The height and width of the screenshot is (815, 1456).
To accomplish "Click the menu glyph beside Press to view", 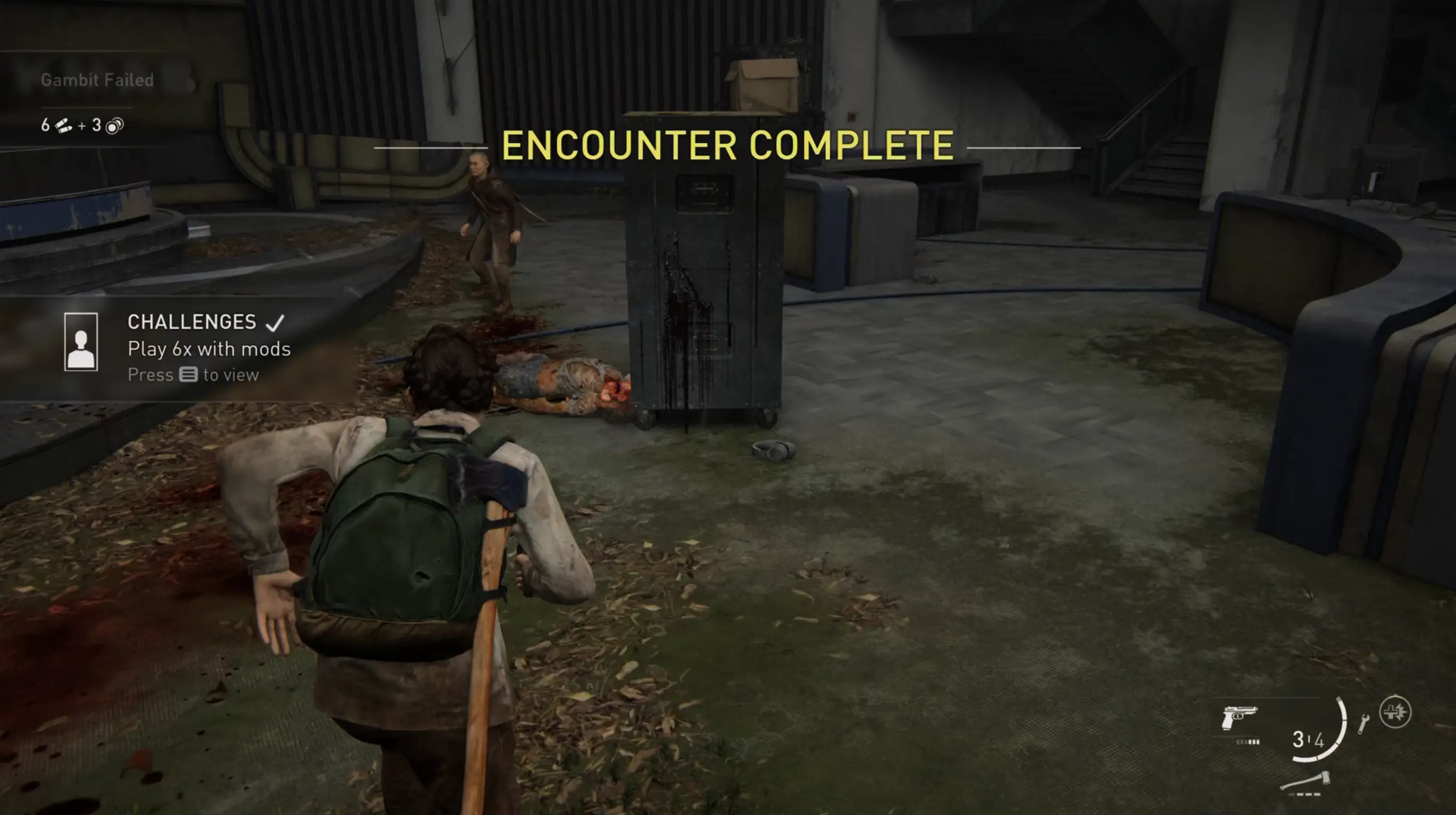I will 190,375.
